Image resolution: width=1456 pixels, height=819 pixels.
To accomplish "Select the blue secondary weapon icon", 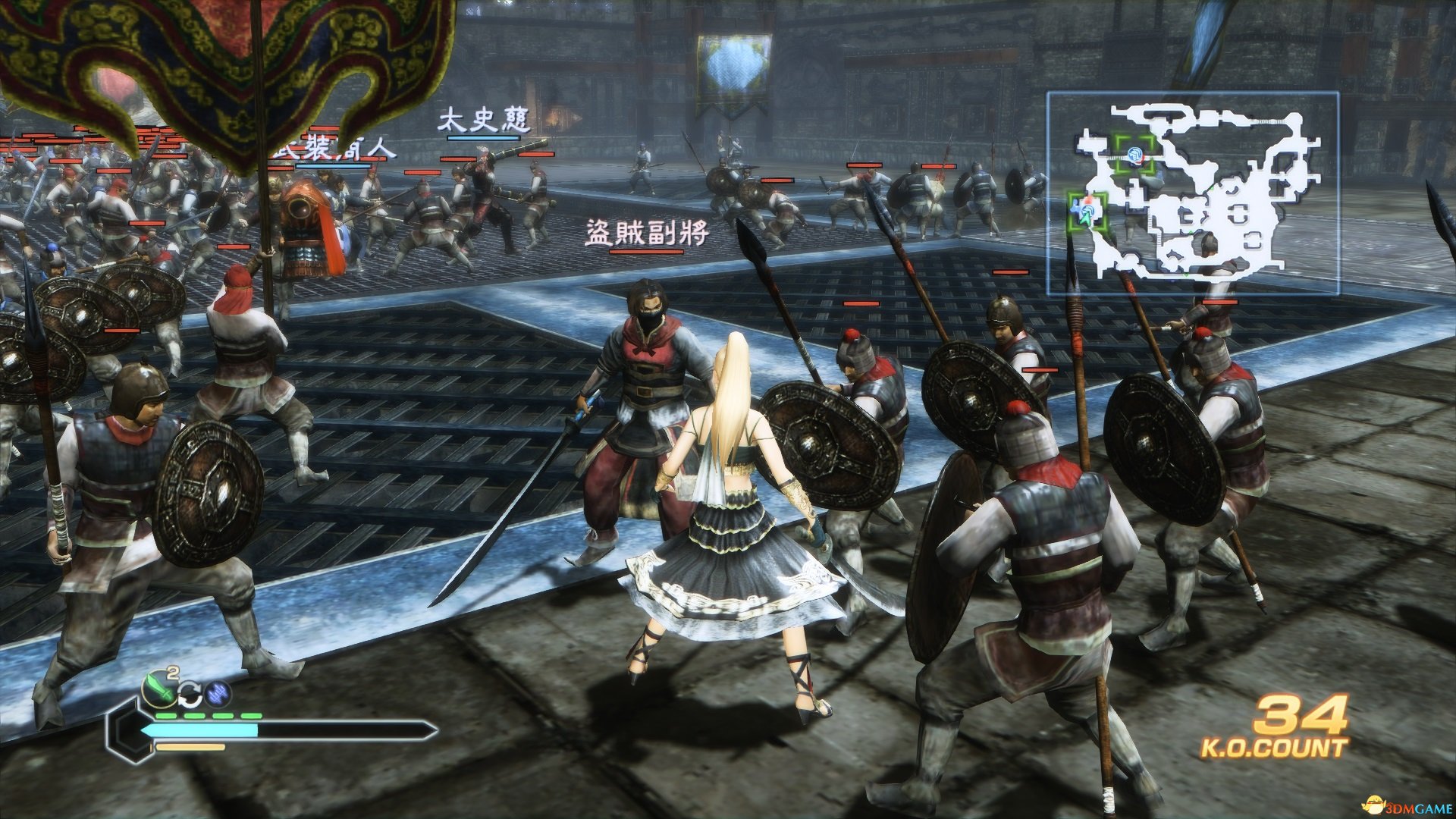I will pyautogui.click(x=218, y=693).
